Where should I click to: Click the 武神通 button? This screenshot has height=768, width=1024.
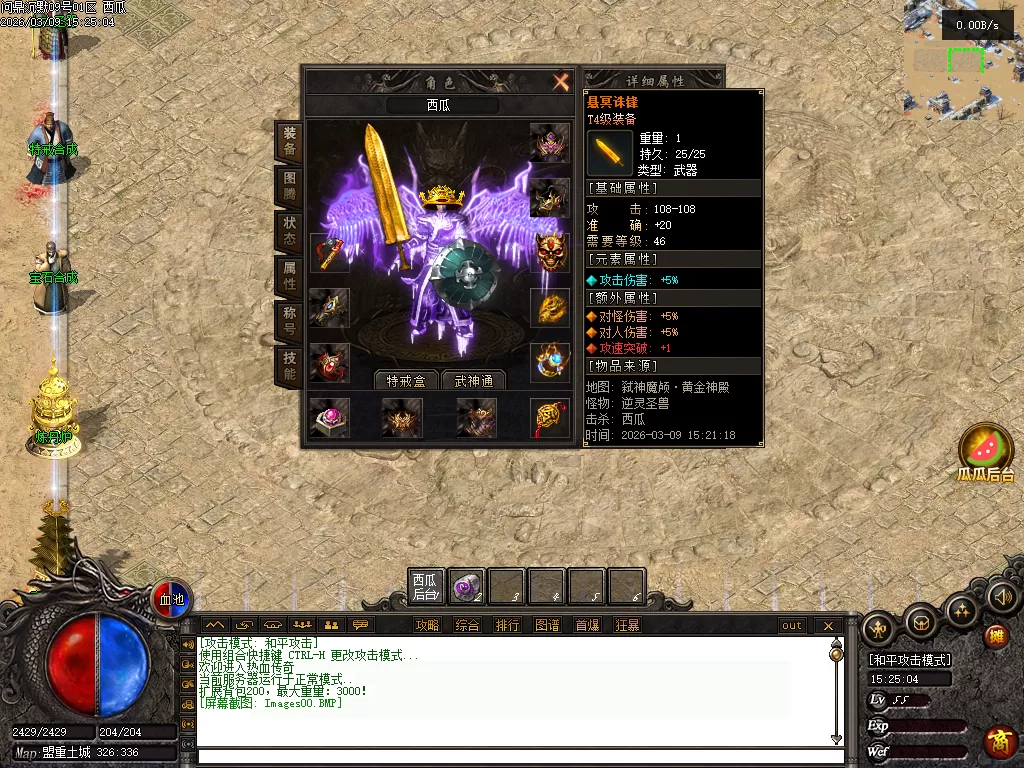(474, 380)
